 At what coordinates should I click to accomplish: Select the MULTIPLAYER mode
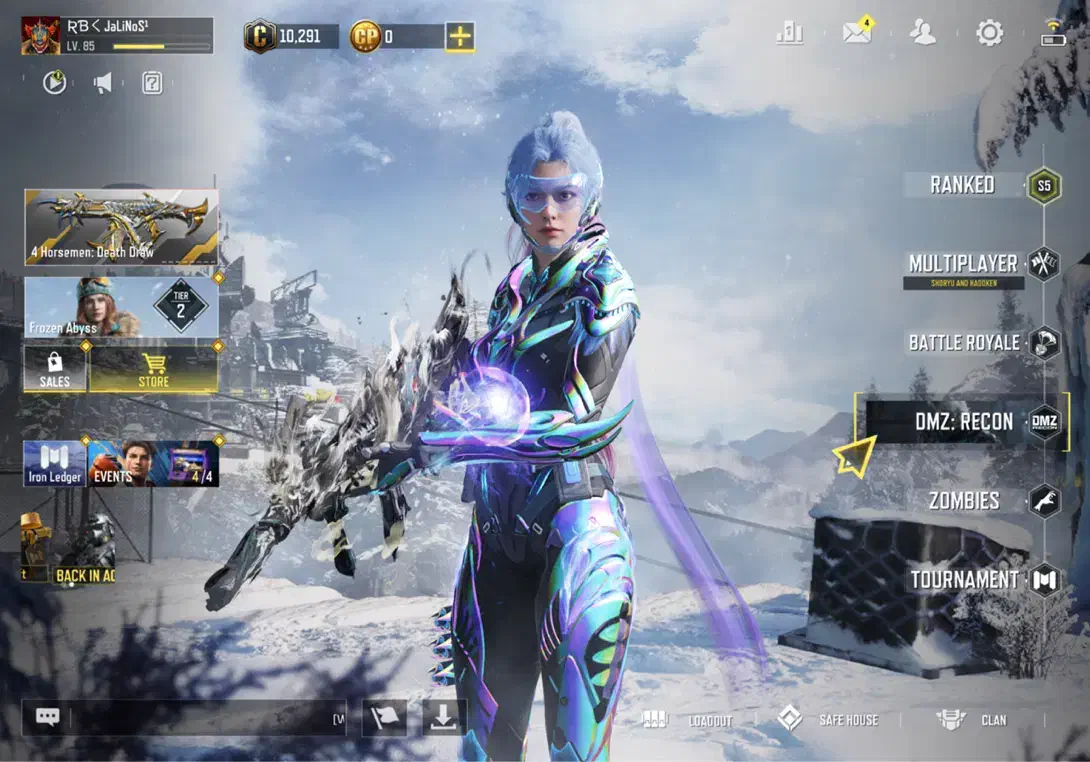(963, 264)
